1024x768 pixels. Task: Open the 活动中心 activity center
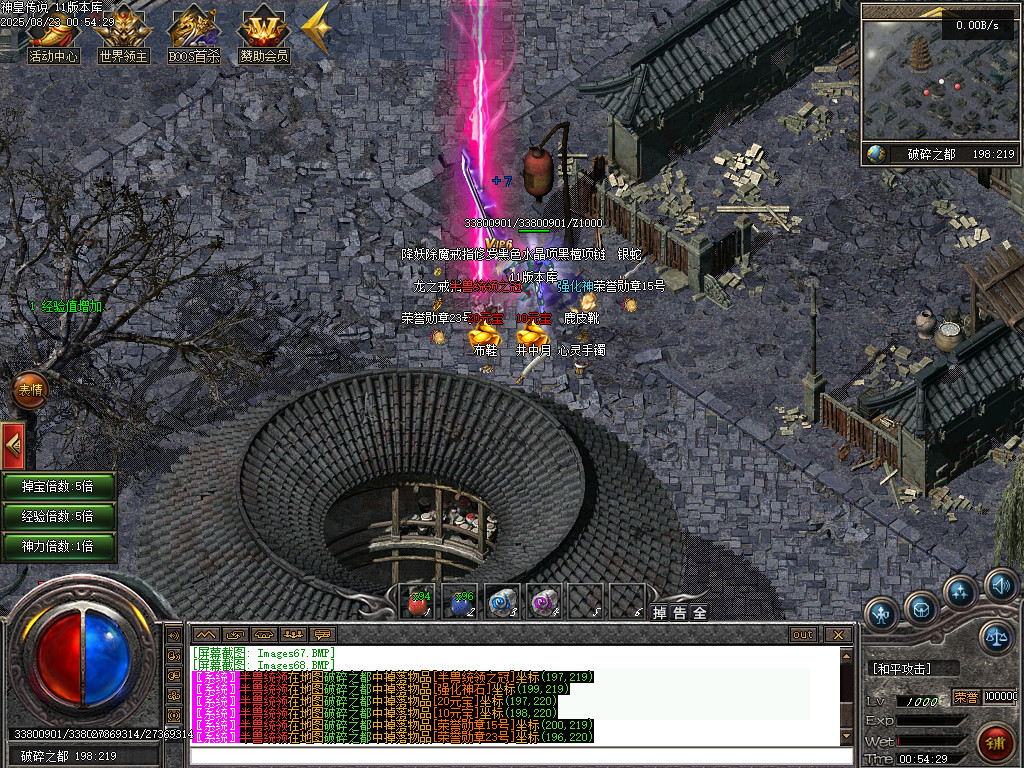point(54,35)
